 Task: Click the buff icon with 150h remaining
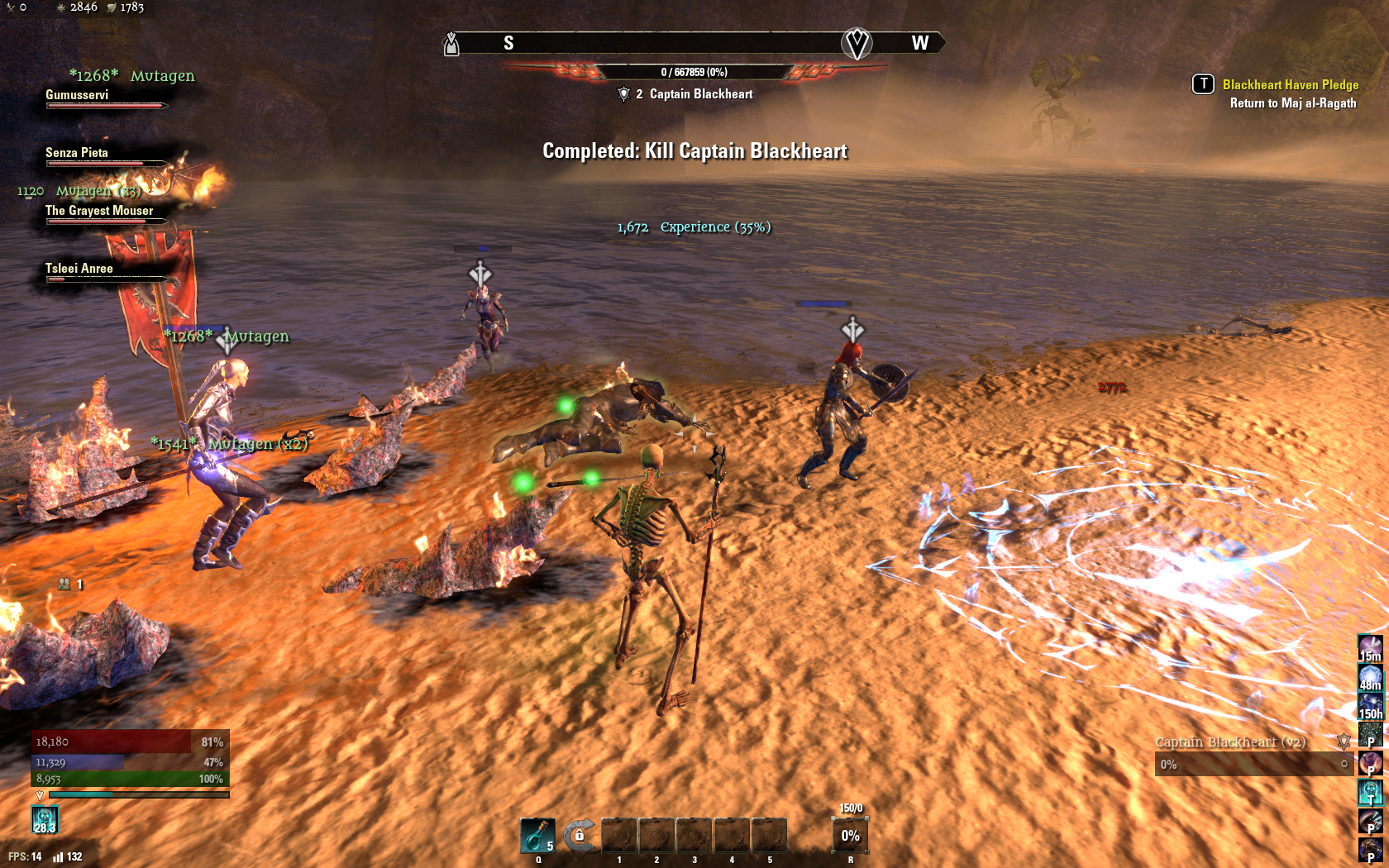coord(1370,705)
